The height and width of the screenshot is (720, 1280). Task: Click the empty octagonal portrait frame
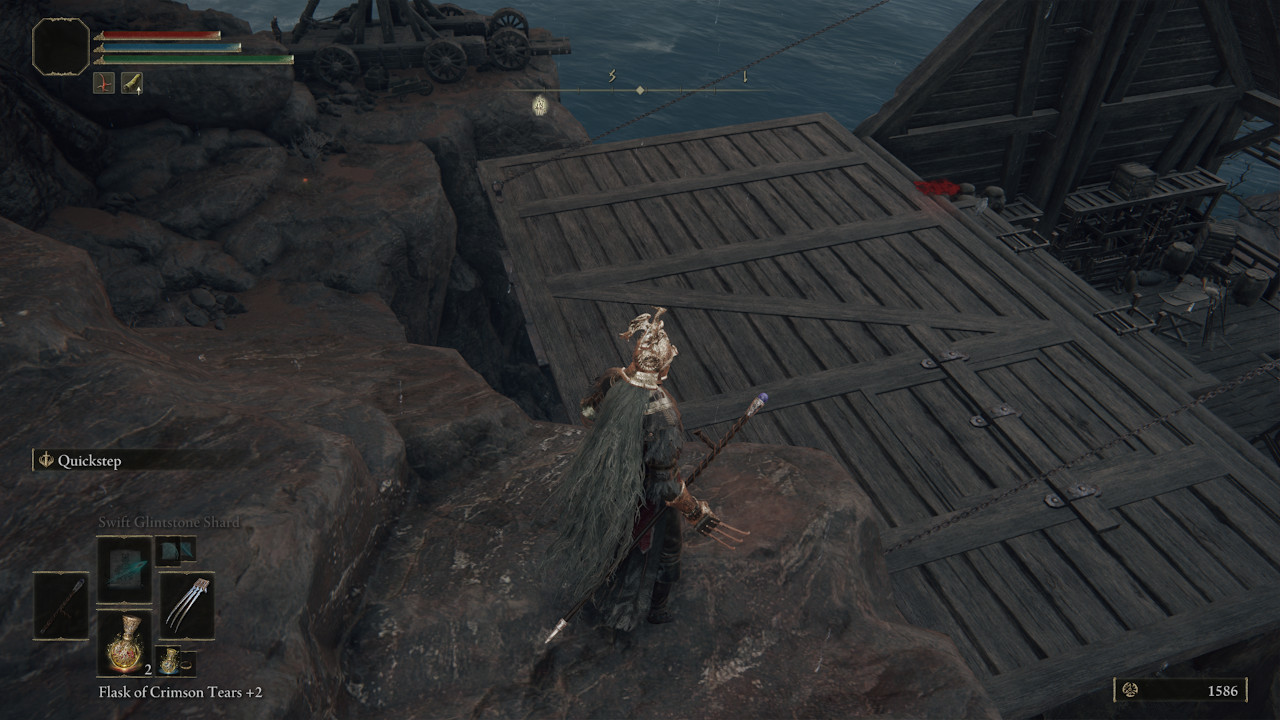[61, 46]
